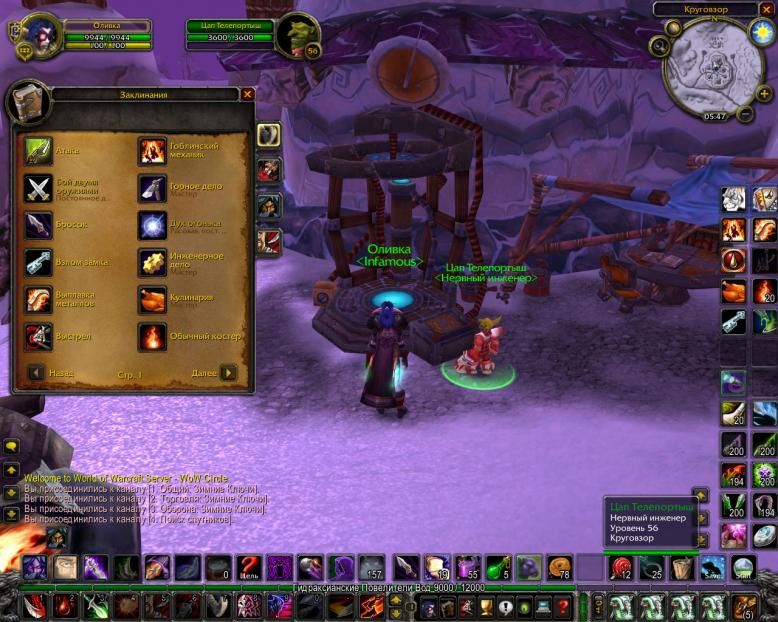Screen dimensions: 778x622
Task: Open the Горное дело profession
Action: pyautogui.click(x=152, y=188)
